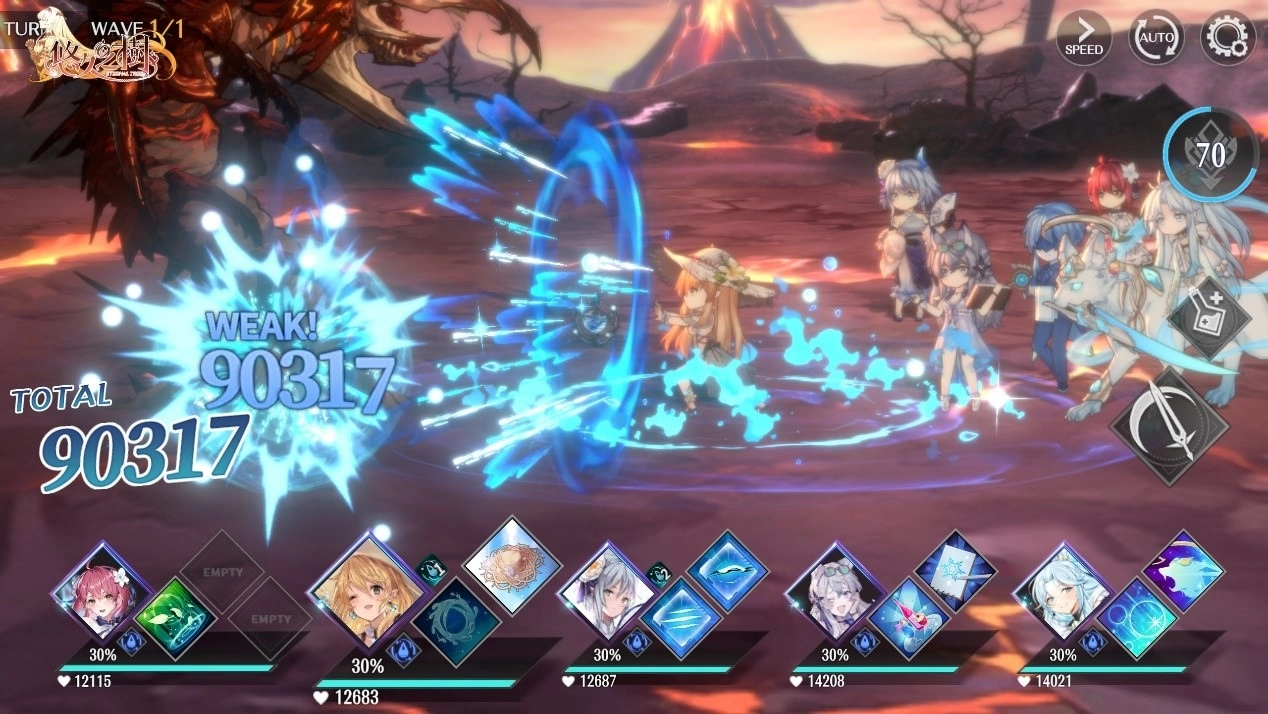The height and width of the screenshot is (714, 1268).
Task: Enable AUTO battle mode
Action: [x=1156, y=38]
